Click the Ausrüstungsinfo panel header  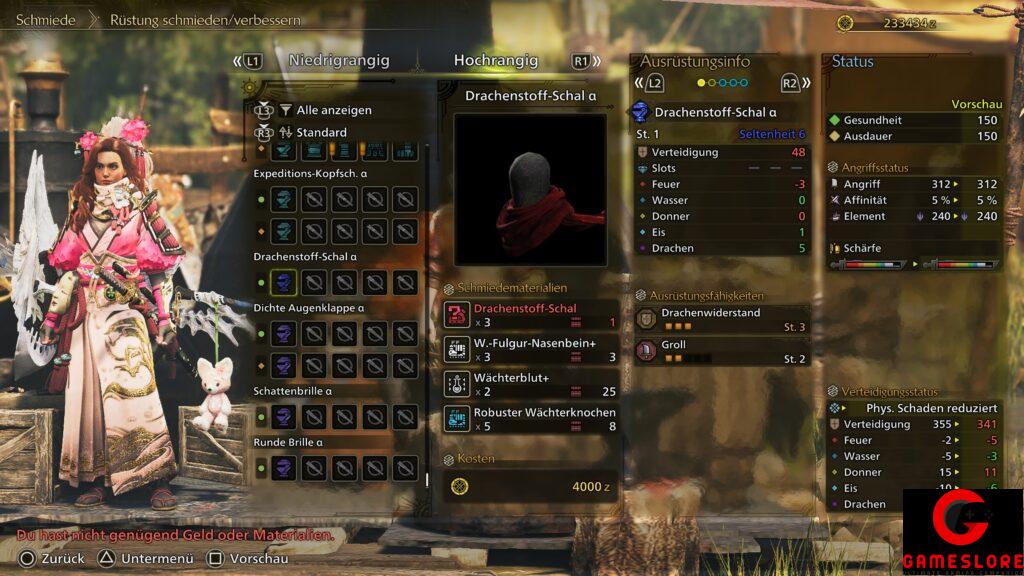click(694, 61)
